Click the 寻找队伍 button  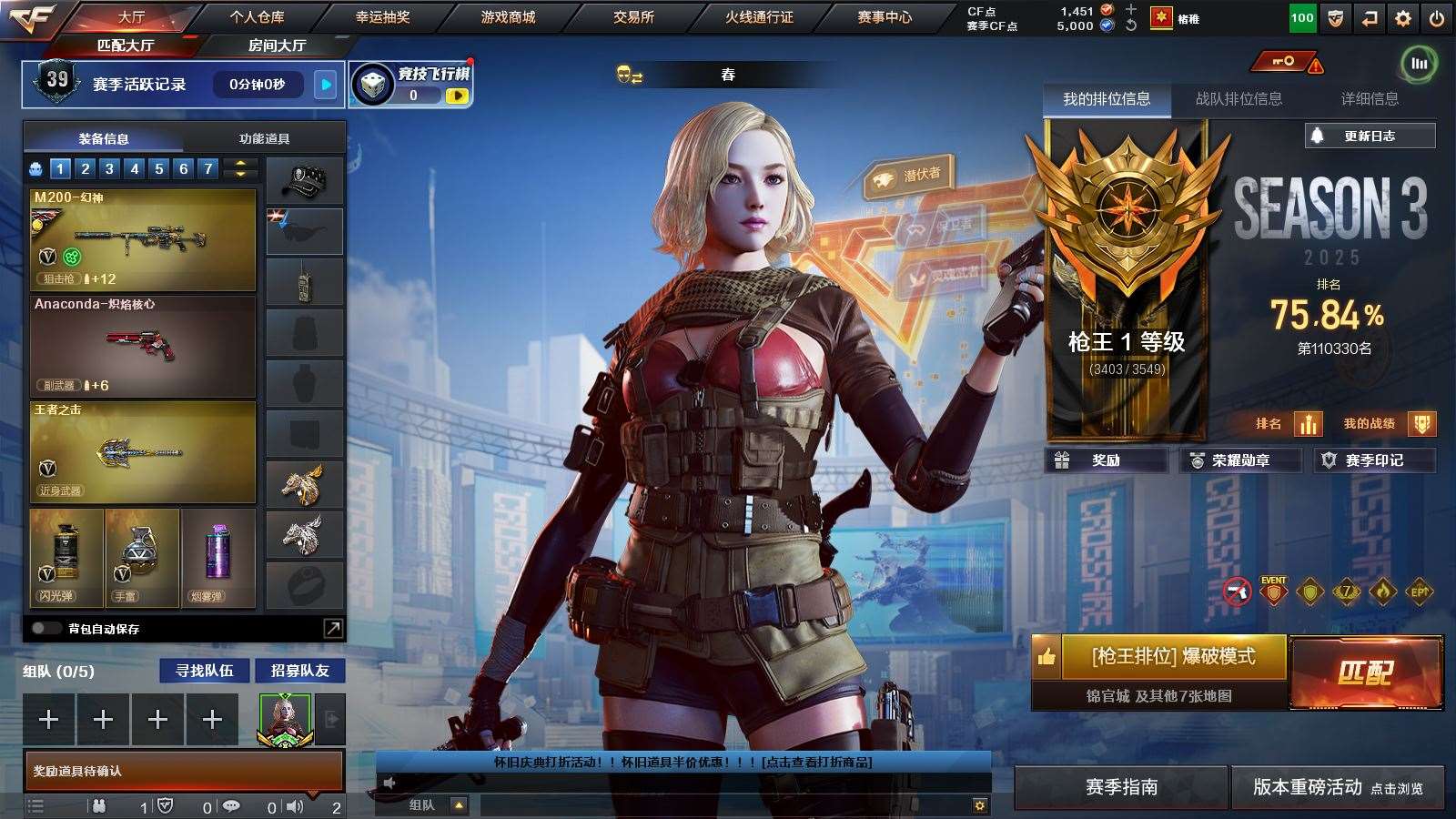pos(204,671)
